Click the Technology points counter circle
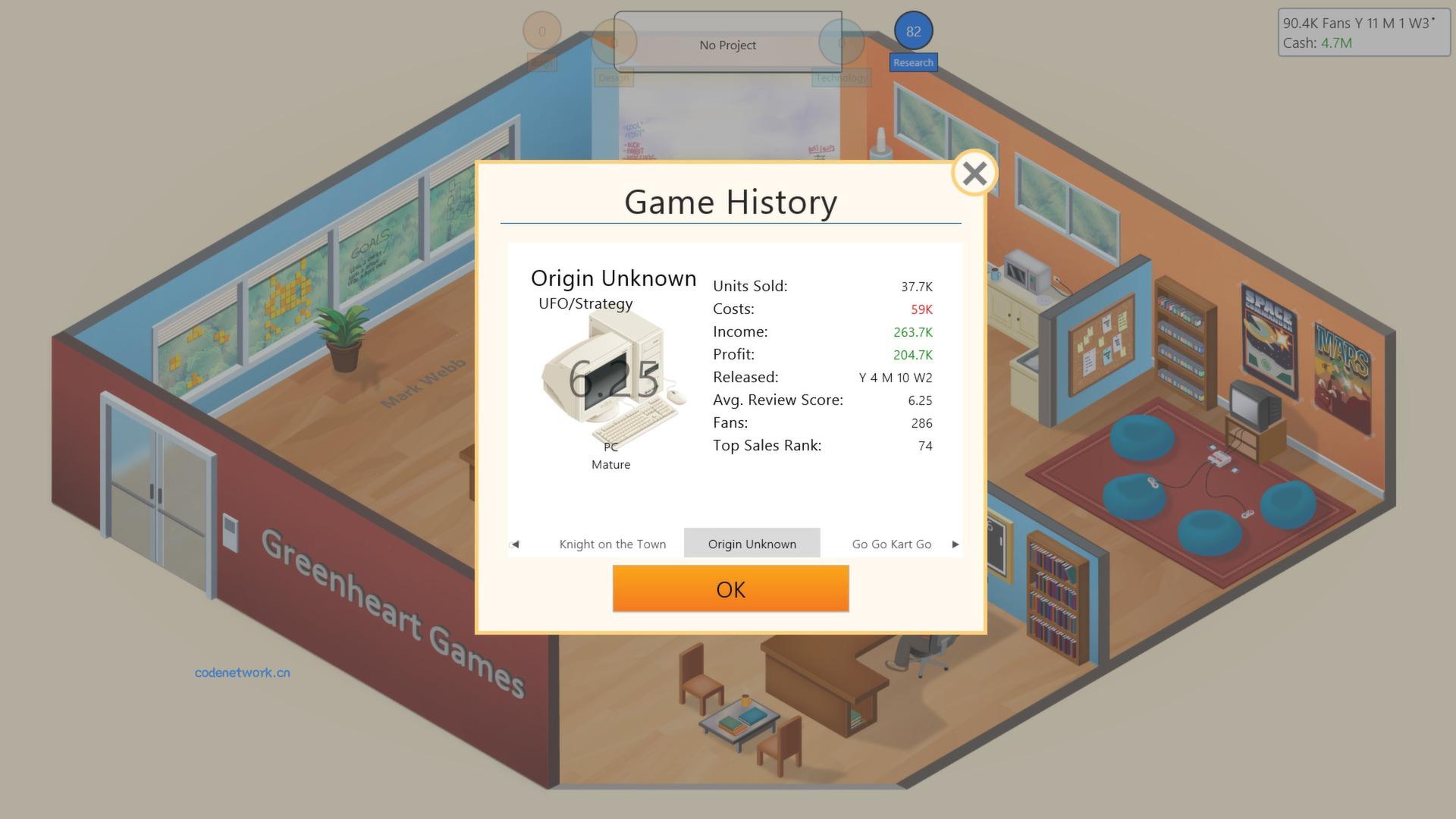The image size is (1456, 819). [x=840, y=42]
